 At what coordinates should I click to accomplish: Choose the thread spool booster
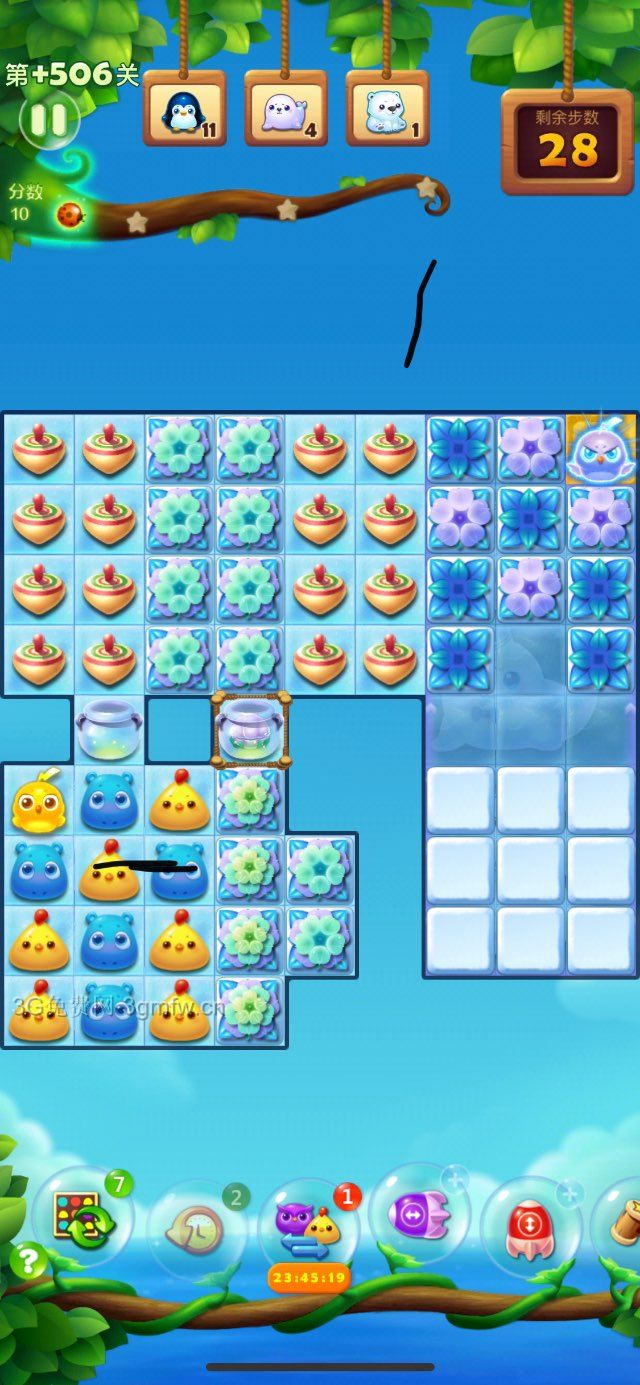coord(622,1220)
